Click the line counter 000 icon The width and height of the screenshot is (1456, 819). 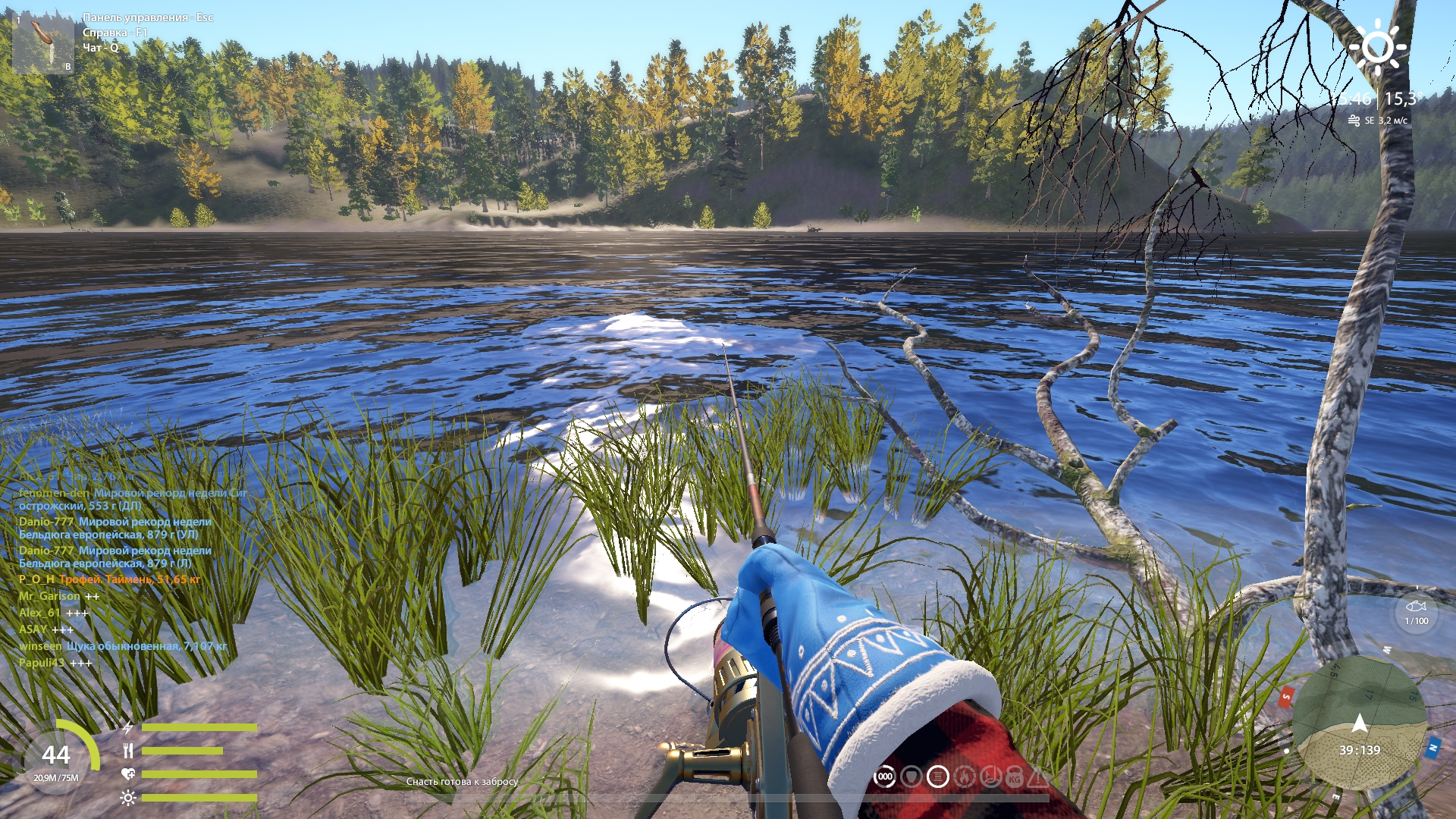[x=885, y=777]
